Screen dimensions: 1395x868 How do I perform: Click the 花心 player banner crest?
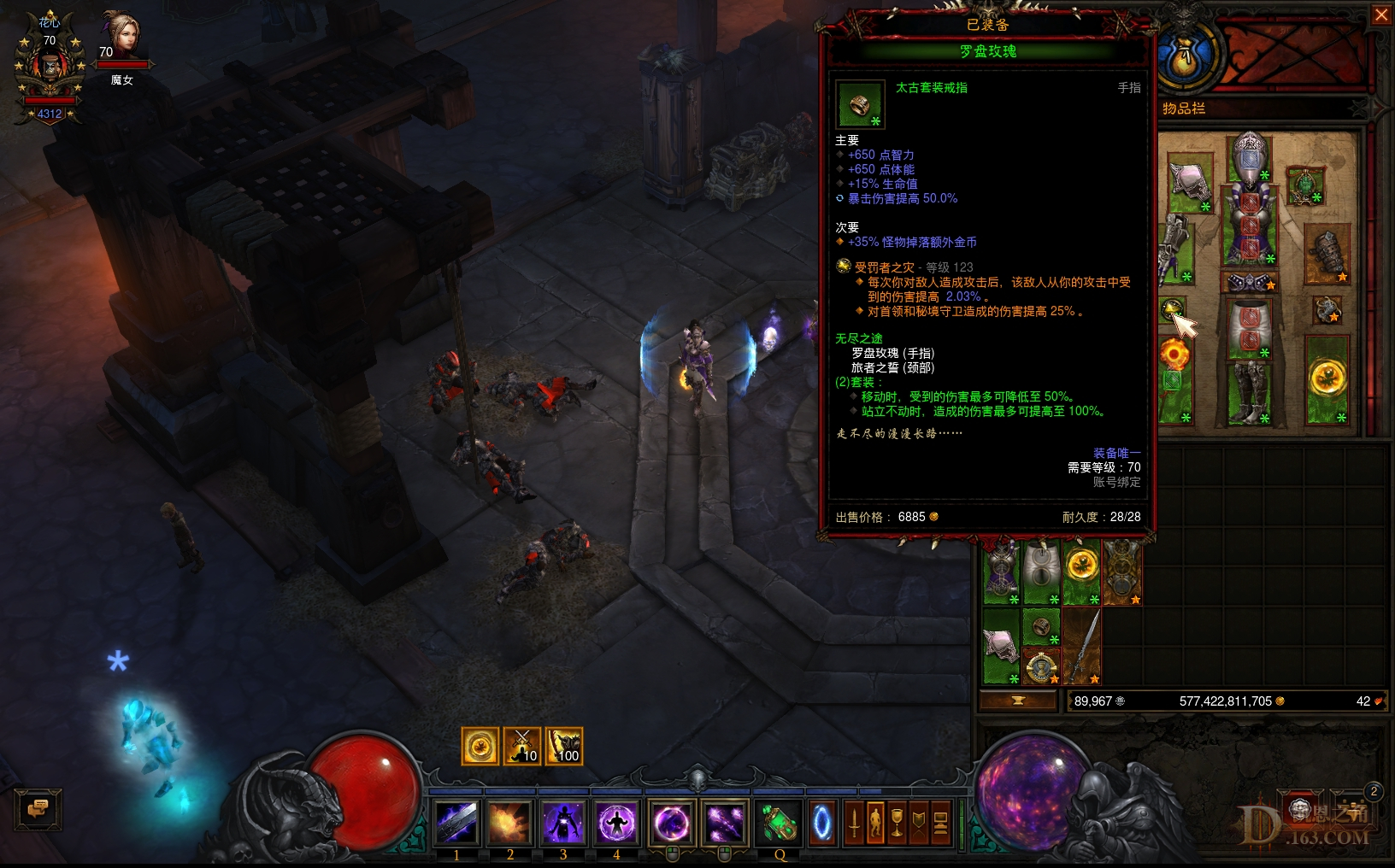click(49, 66)
